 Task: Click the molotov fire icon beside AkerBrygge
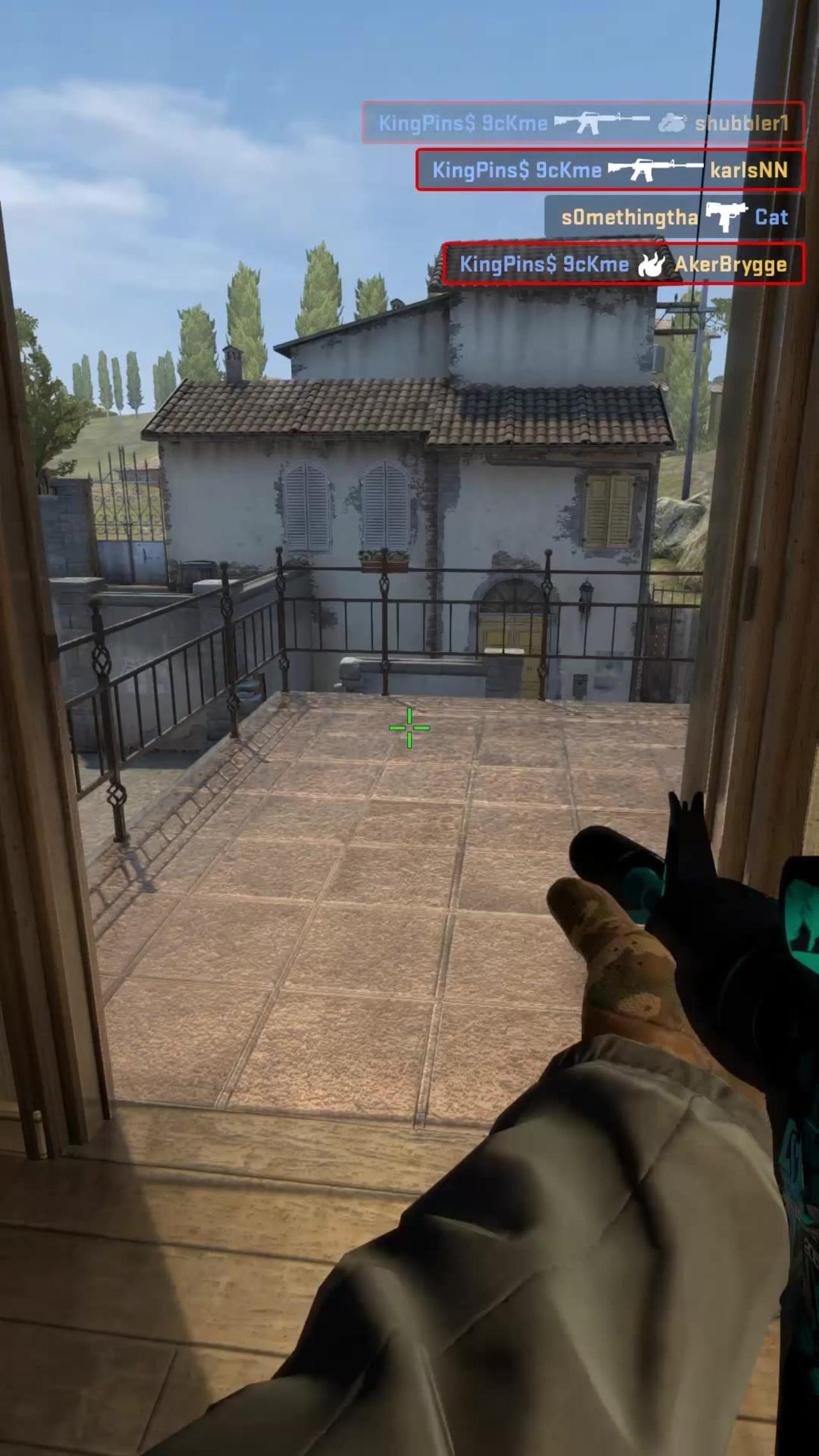click(x=651, y=264)
